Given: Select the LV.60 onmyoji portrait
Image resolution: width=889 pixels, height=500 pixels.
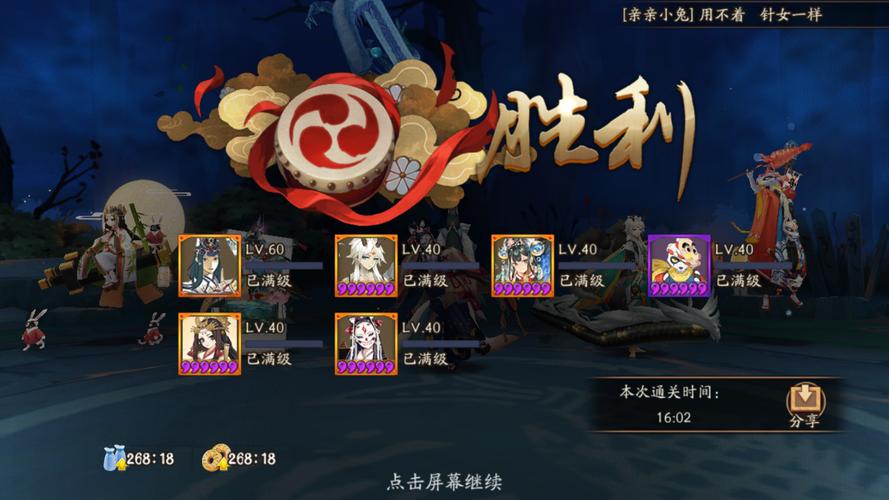Looking at the screenshot, I should tap(209, 266).
